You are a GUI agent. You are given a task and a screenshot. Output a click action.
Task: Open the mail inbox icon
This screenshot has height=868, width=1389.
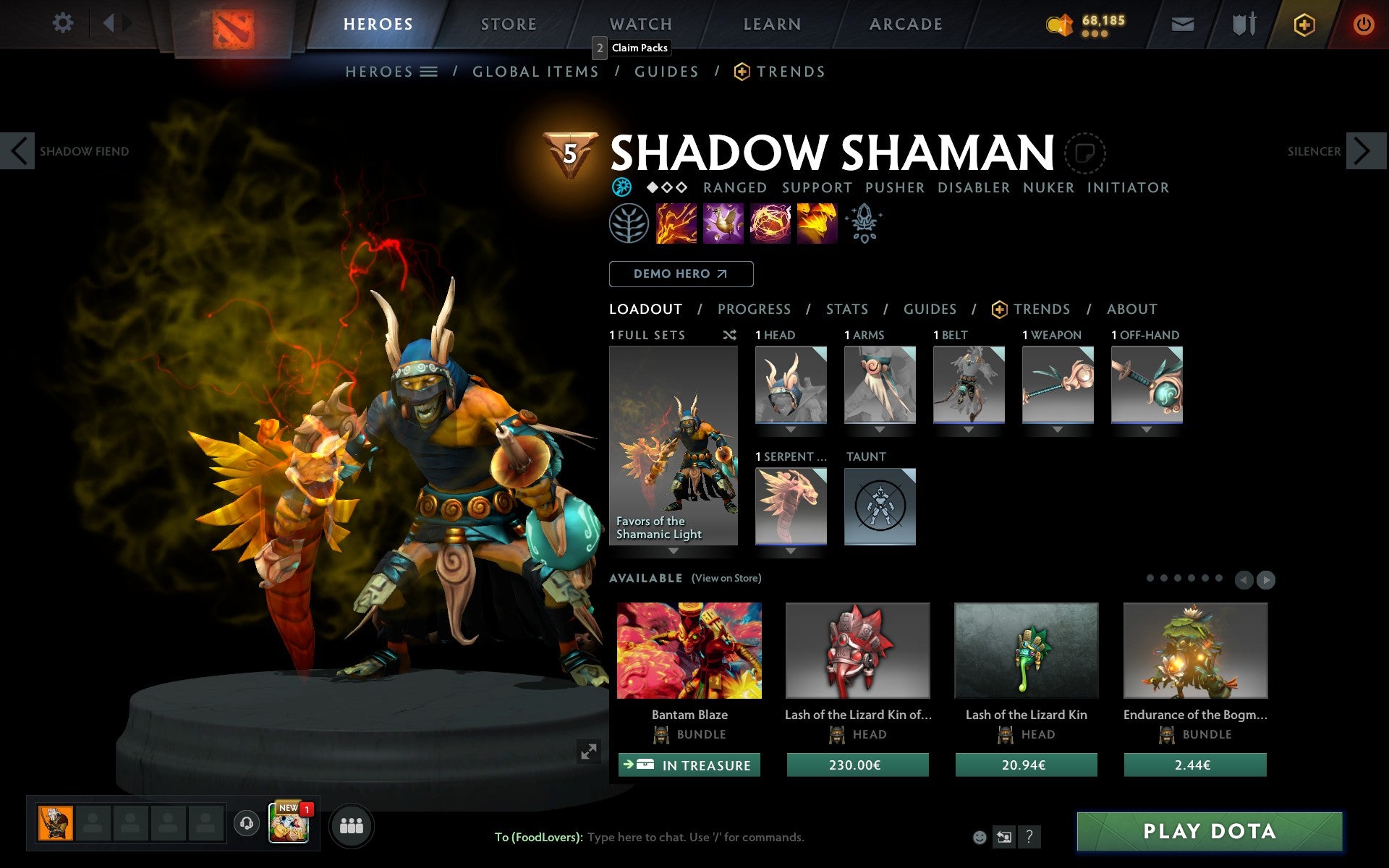pyautogui.click(x=1182, y=22)
